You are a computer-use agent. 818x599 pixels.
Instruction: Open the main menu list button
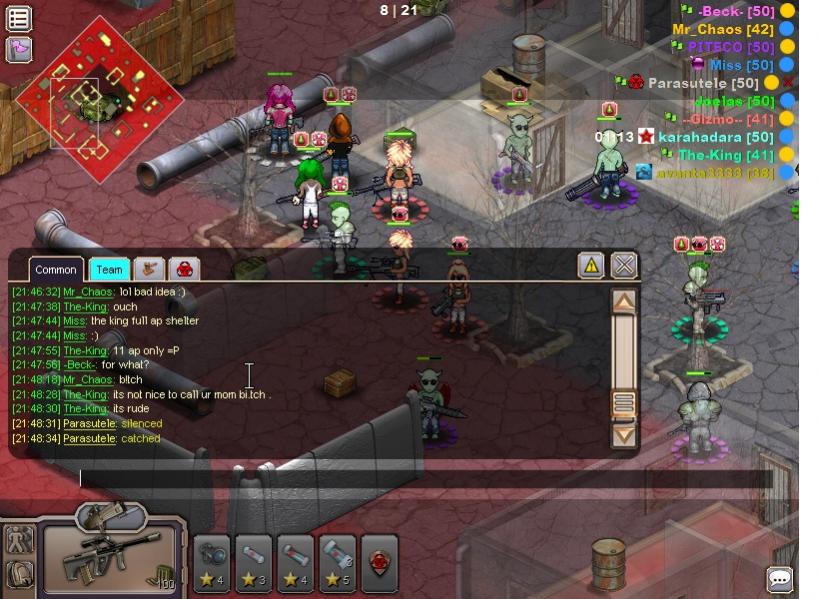[19, 18]
